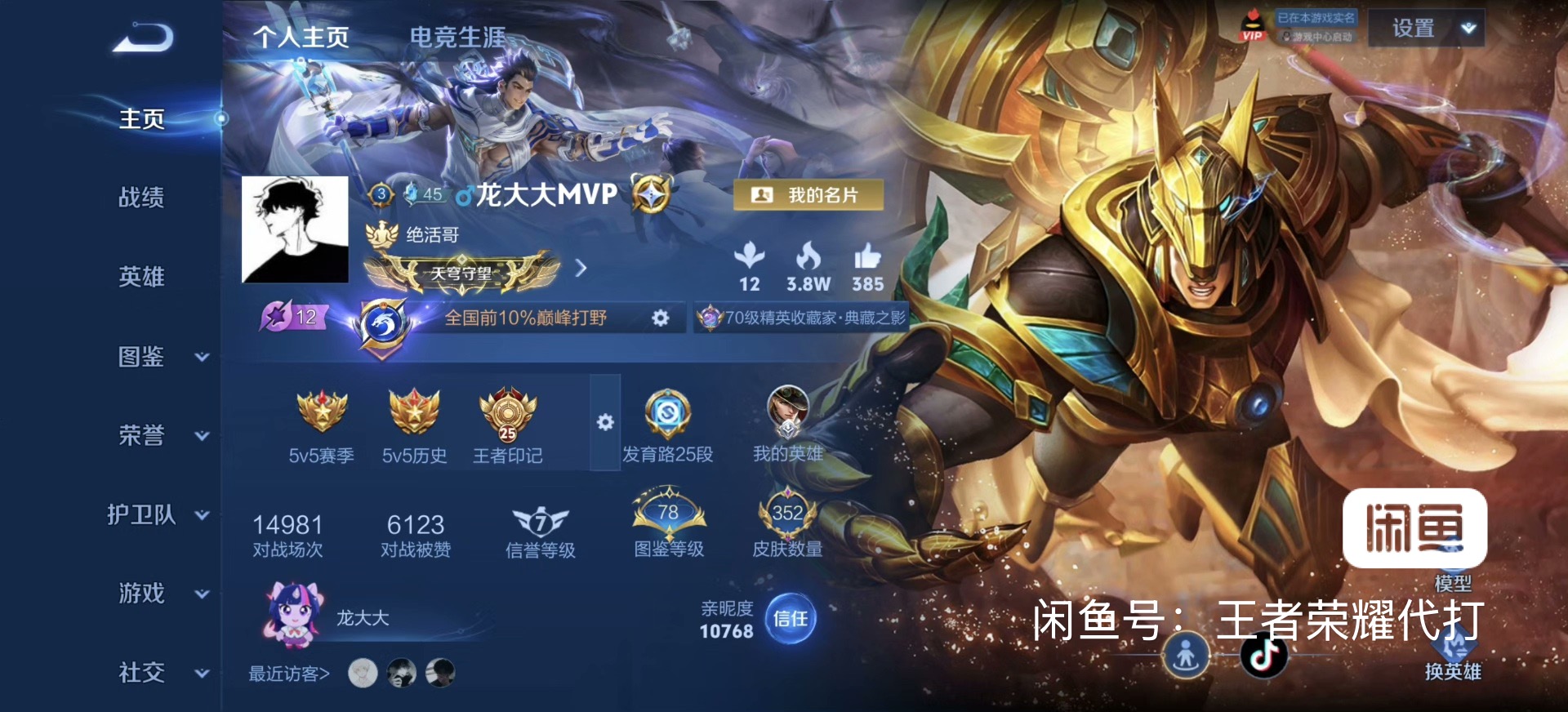Open the 英雄 heroes section

point(141,277)
